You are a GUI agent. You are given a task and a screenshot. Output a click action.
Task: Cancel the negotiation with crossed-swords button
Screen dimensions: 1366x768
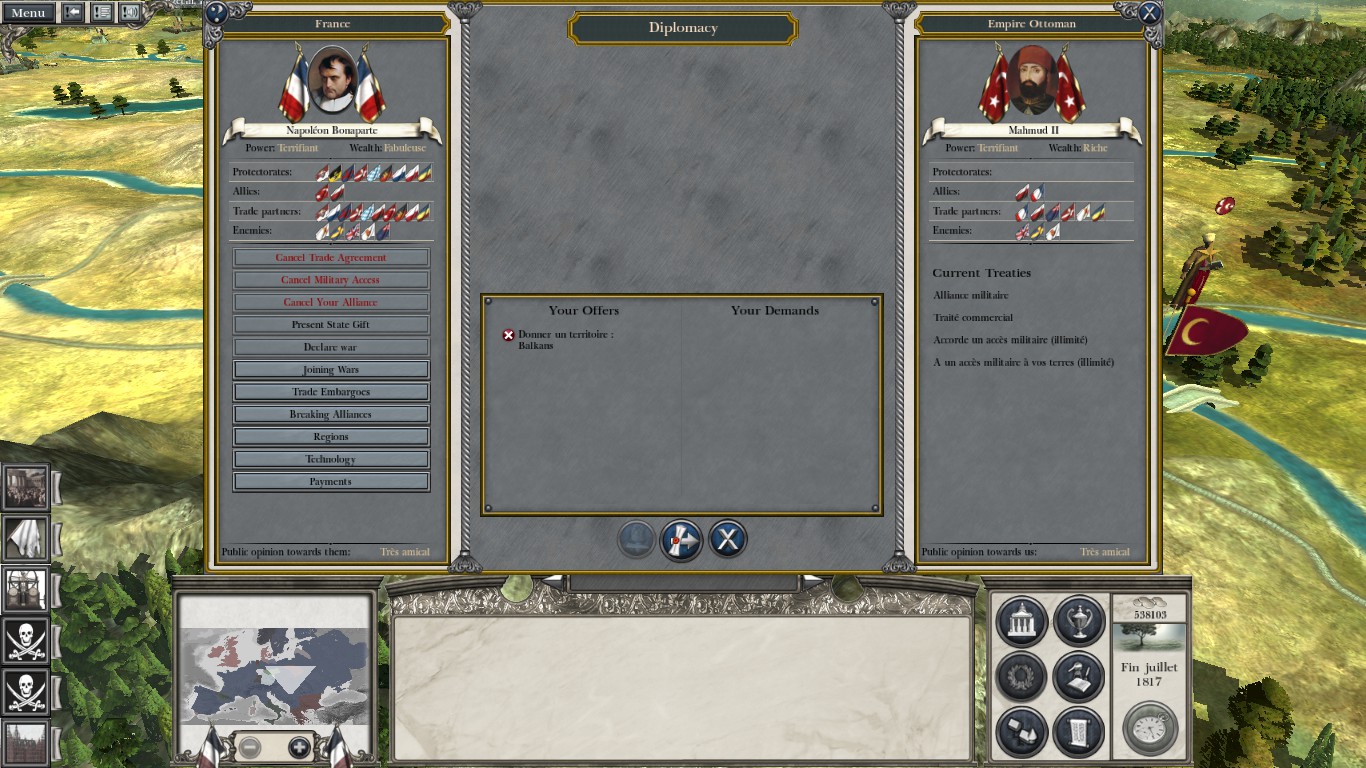[728, 540]
